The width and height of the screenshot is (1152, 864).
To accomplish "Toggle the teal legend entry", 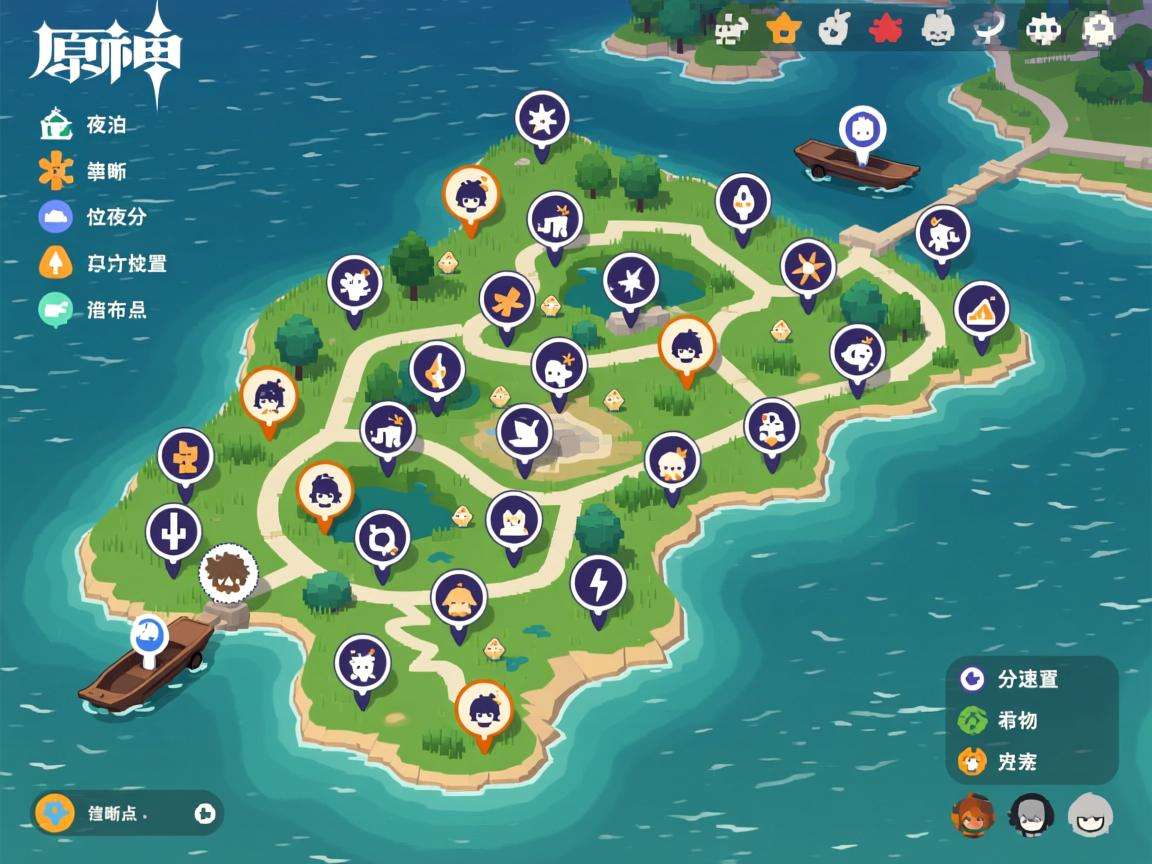I will 56,309.
